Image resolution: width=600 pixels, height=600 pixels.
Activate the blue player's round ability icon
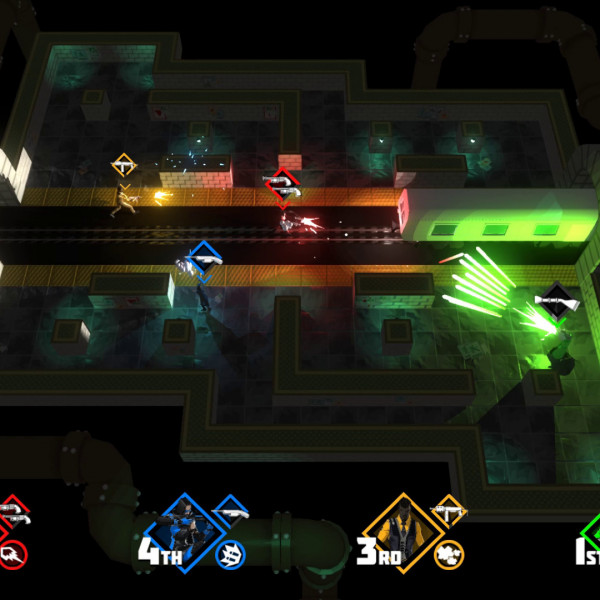click(230, 553)
